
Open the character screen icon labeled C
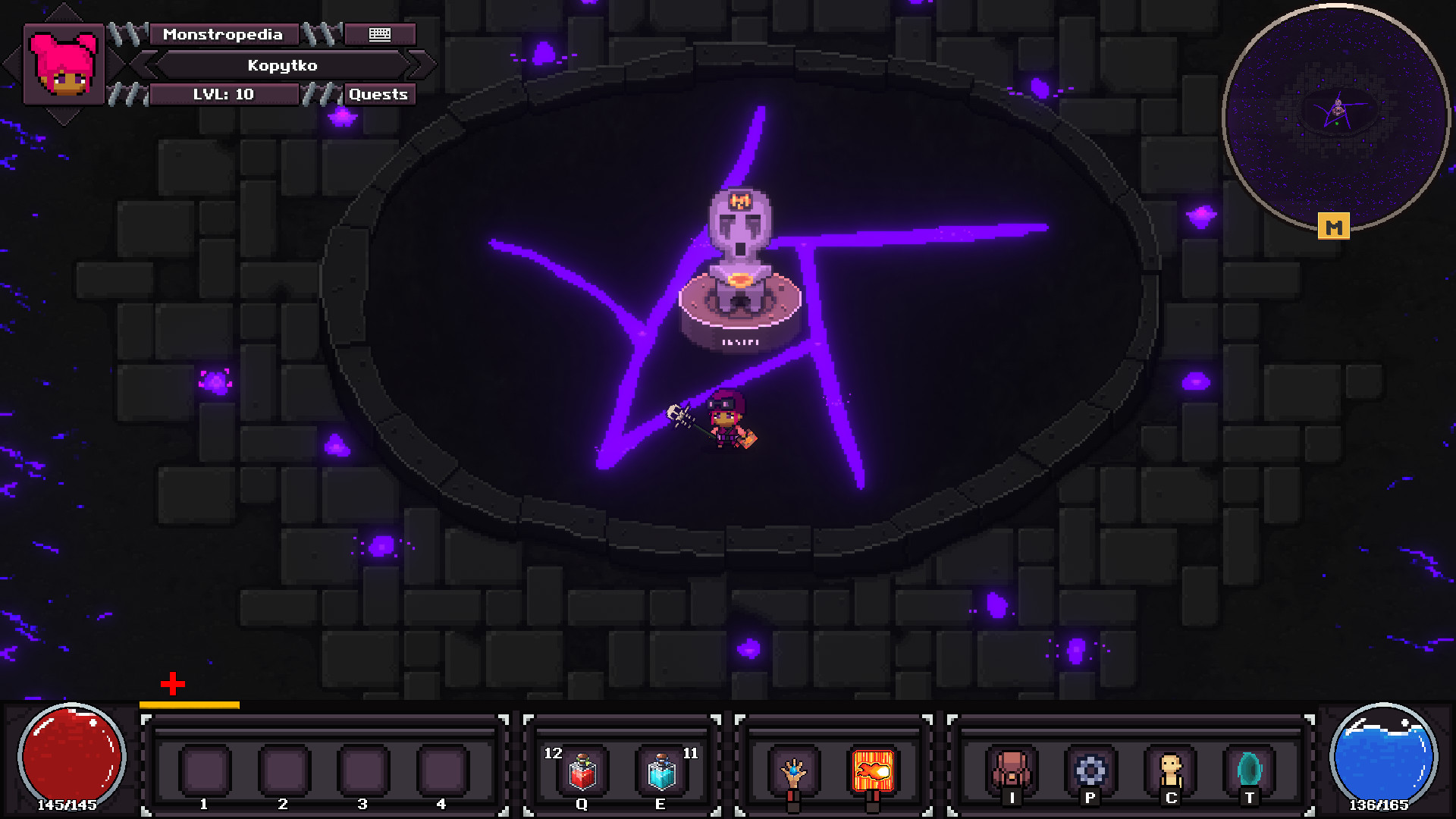coord(1170,770)
